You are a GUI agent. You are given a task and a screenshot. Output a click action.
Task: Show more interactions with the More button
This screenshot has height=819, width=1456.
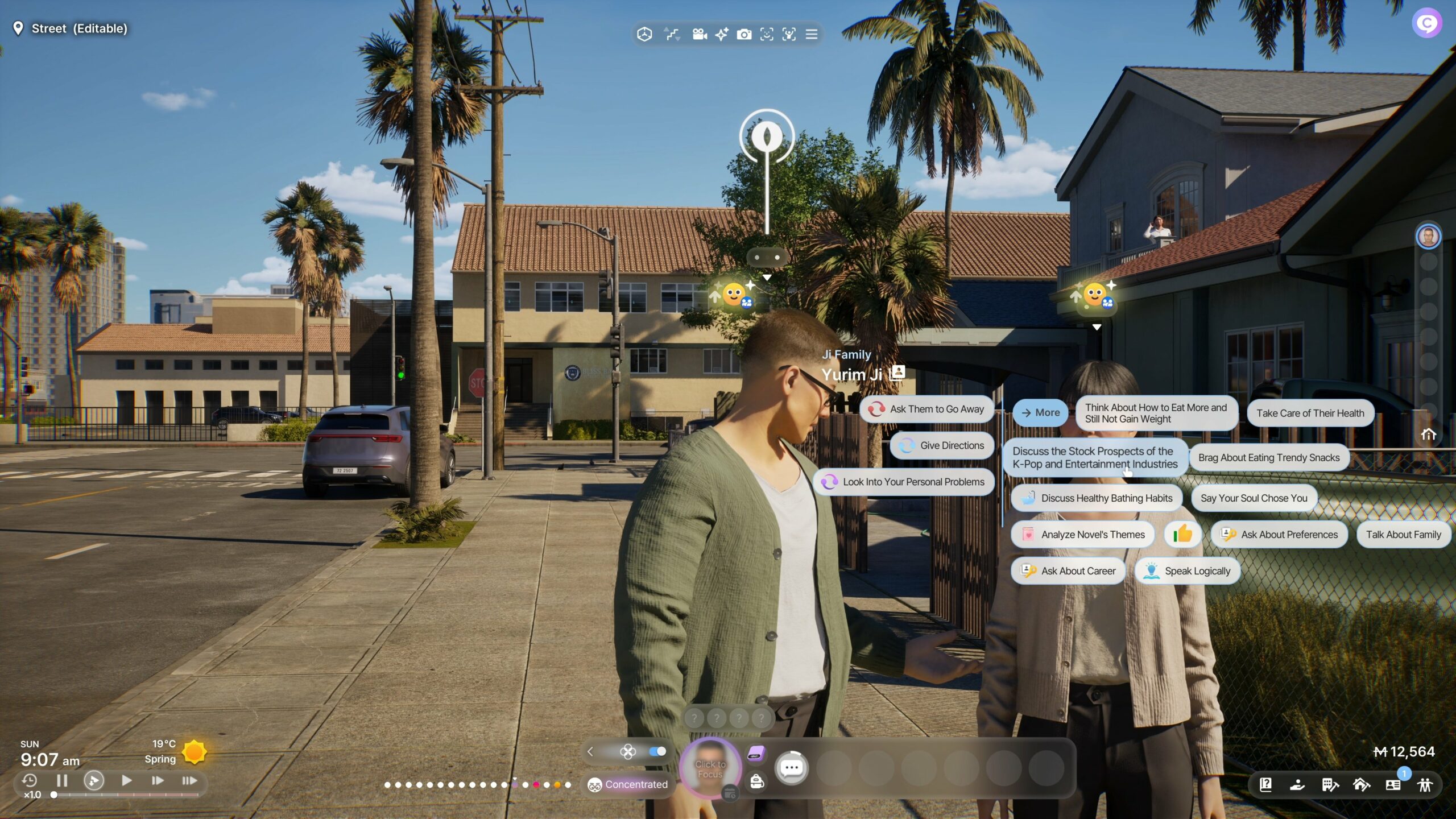(1040, 412)
